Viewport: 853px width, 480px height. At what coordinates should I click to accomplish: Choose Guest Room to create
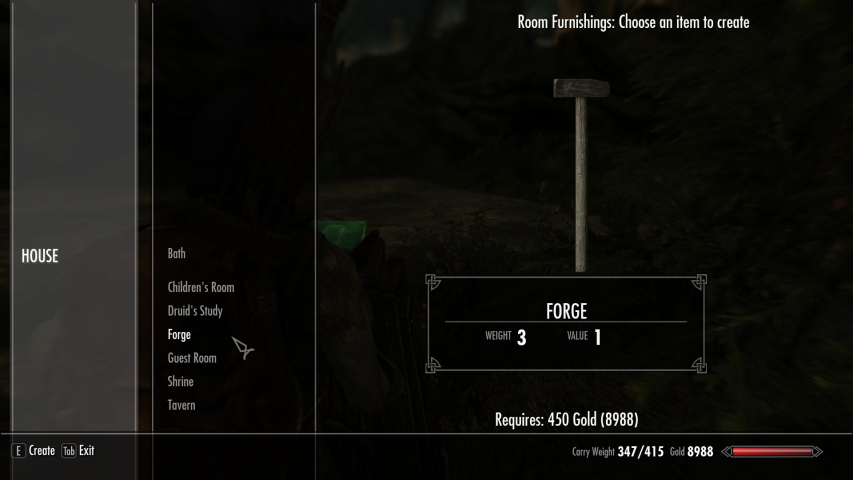pos(192,358)
